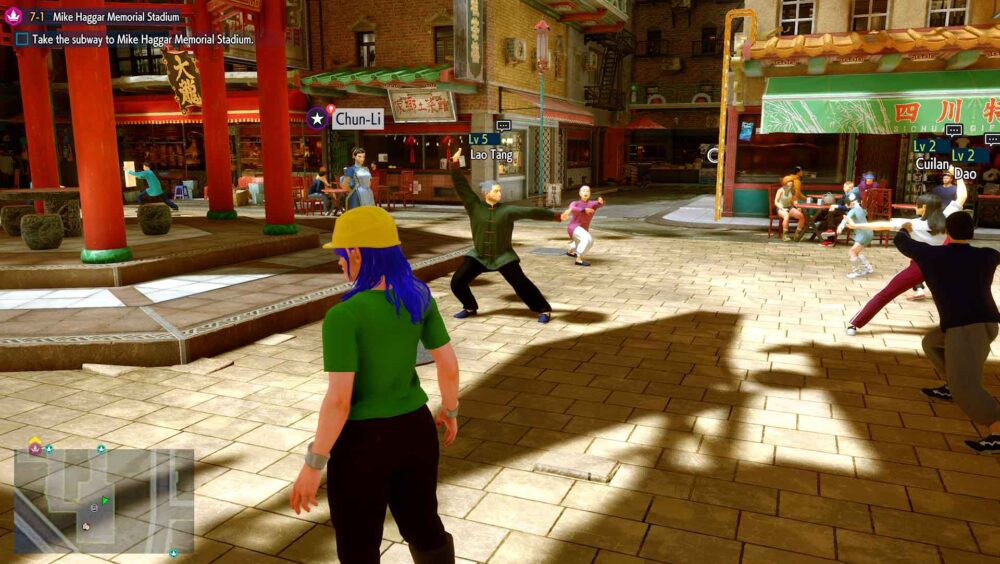
Task: Click Chun-Li's star master marker
Action: [x=317, y=118]
